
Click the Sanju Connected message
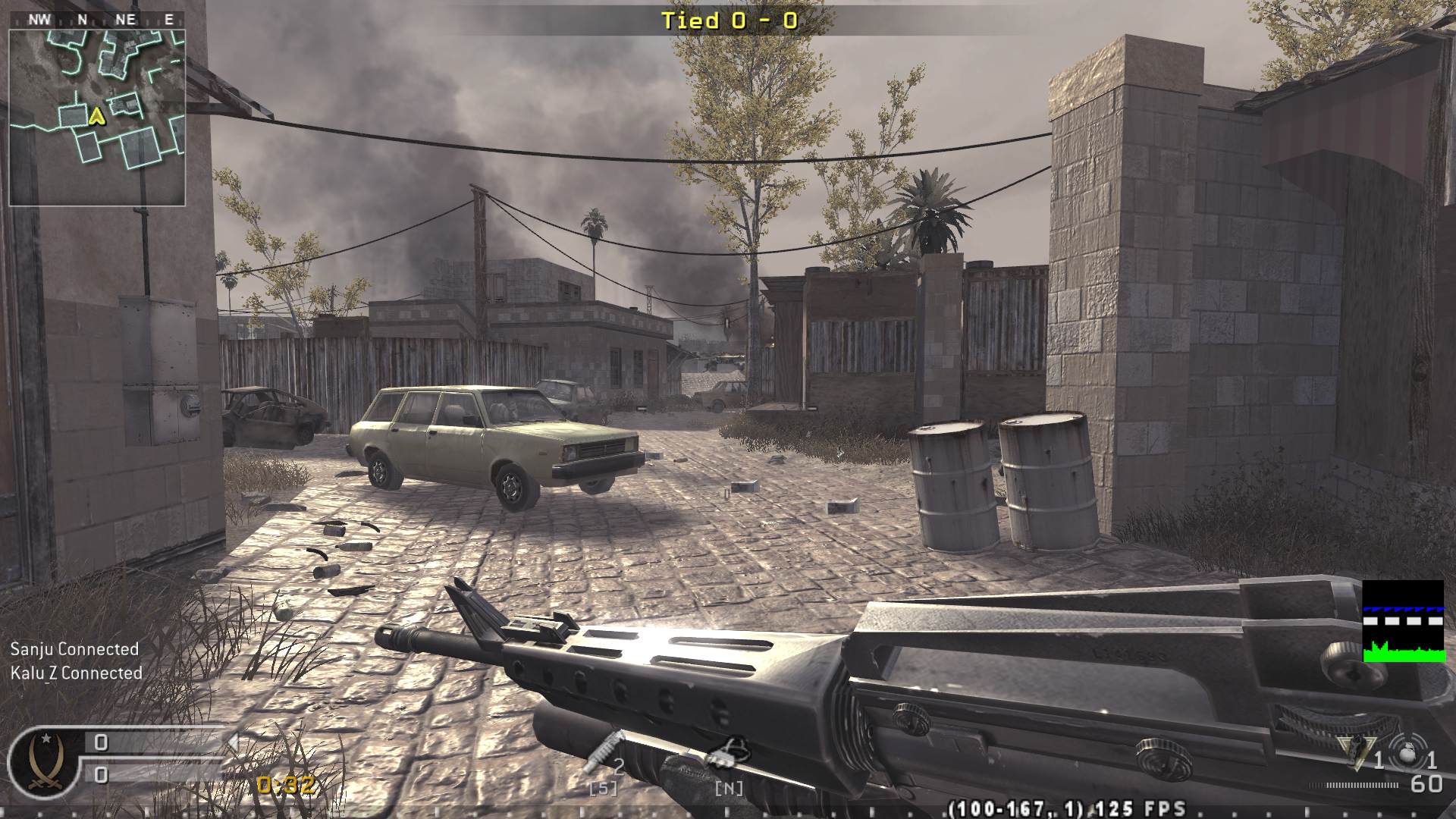[74, 649]
